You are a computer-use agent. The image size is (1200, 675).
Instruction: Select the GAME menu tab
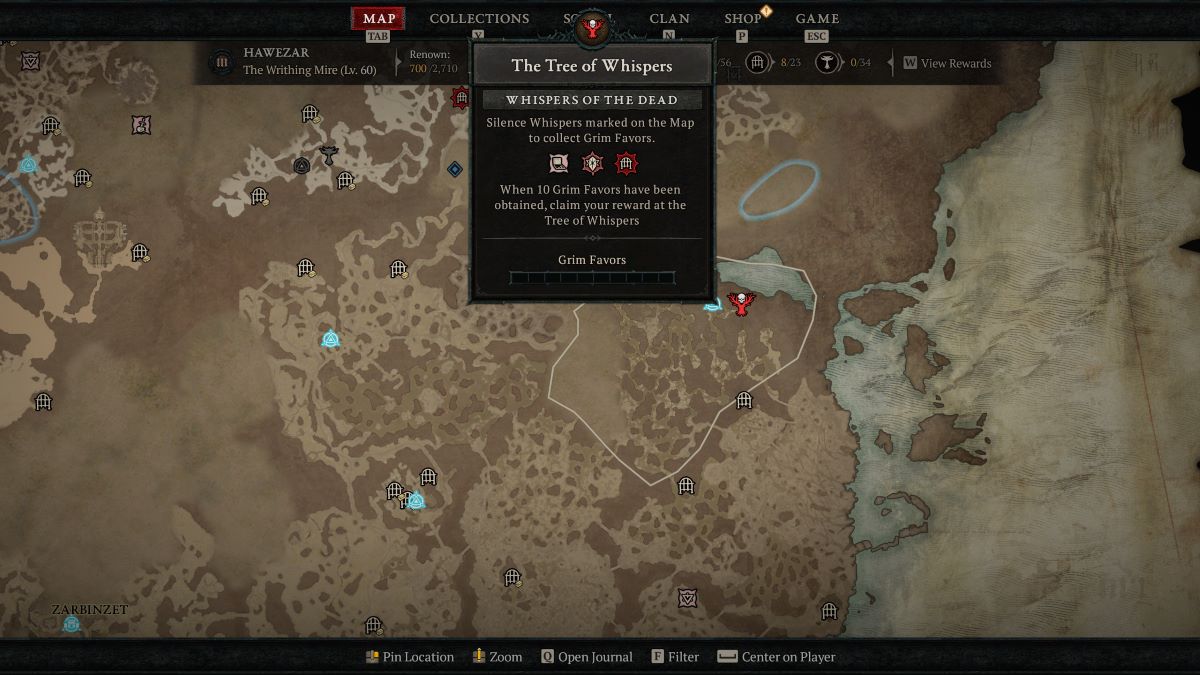817,19
